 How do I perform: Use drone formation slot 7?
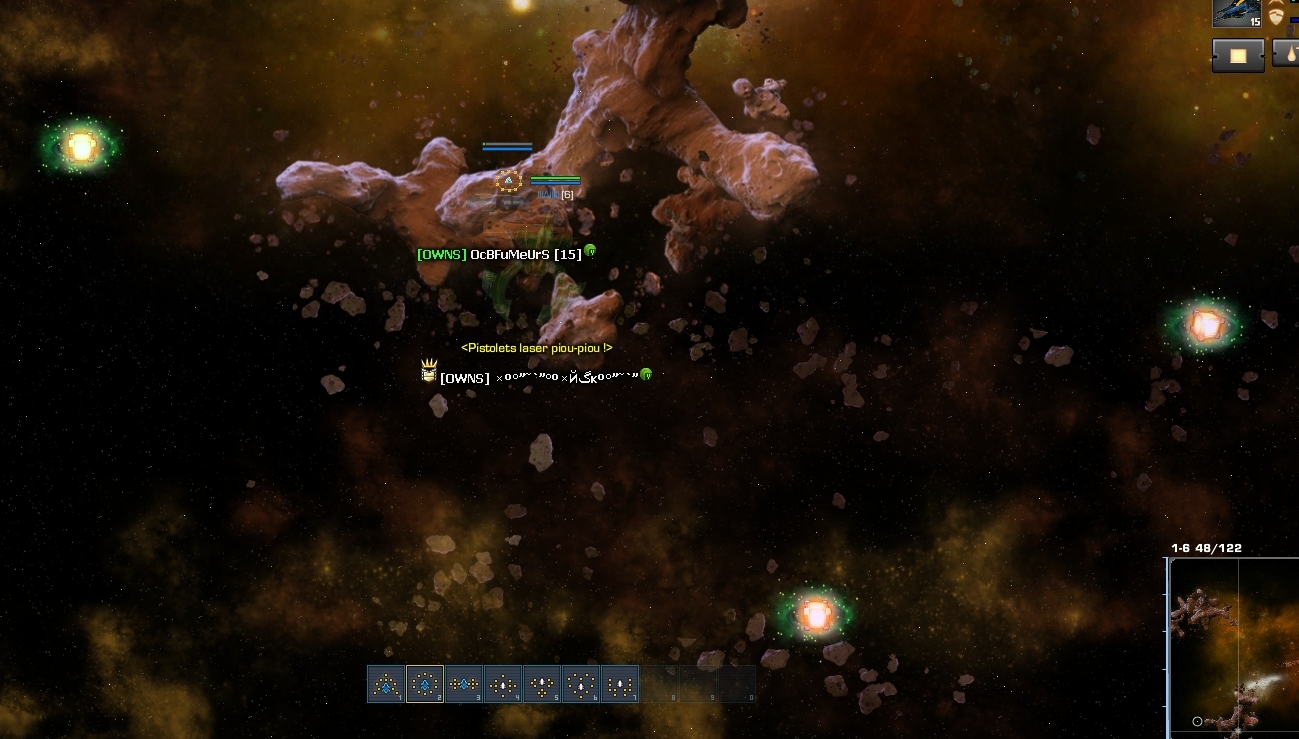tap(620, 685)
